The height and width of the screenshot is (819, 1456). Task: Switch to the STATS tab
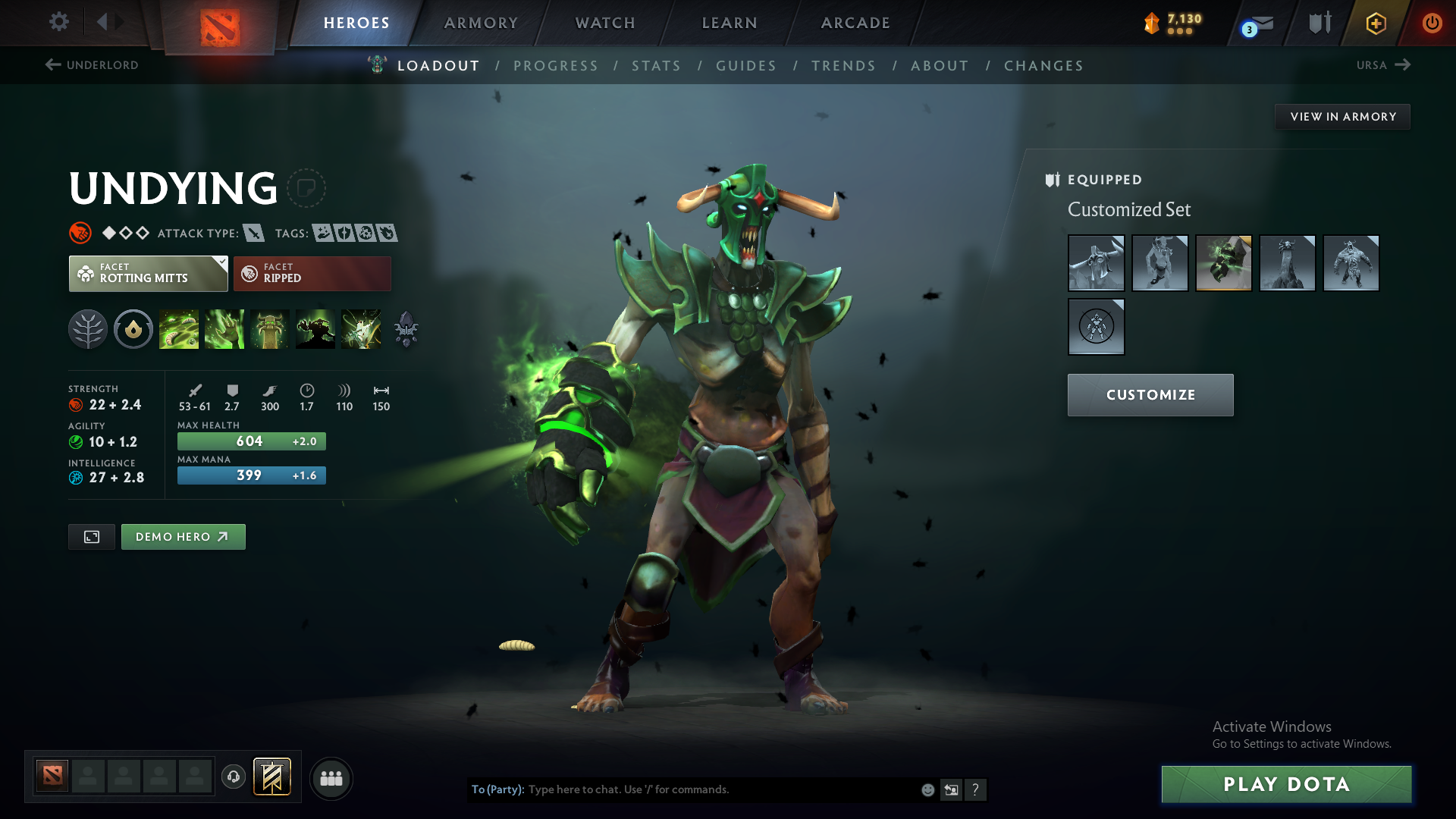(x=656, y=66)
